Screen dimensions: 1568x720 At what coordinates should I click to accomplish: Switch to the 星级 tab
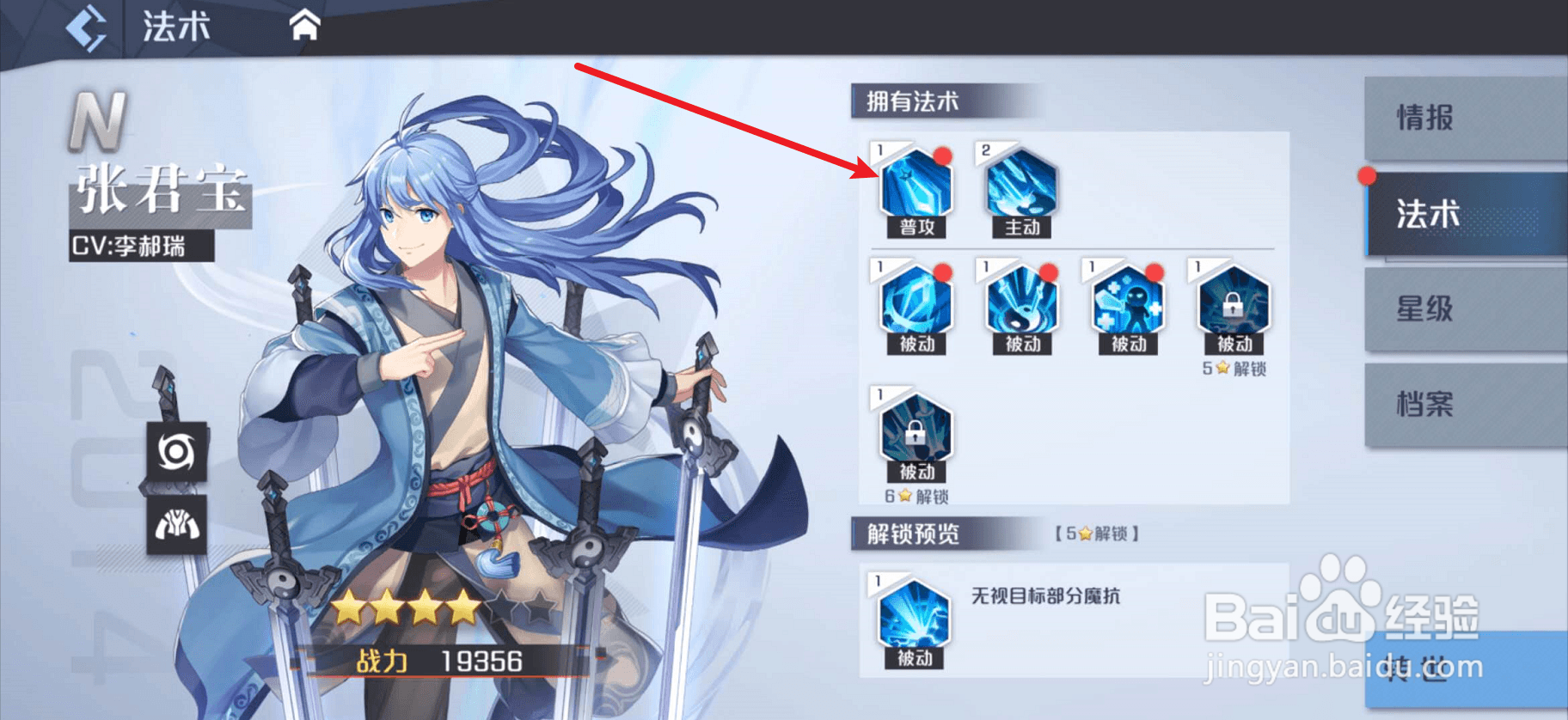point(1467,312)
